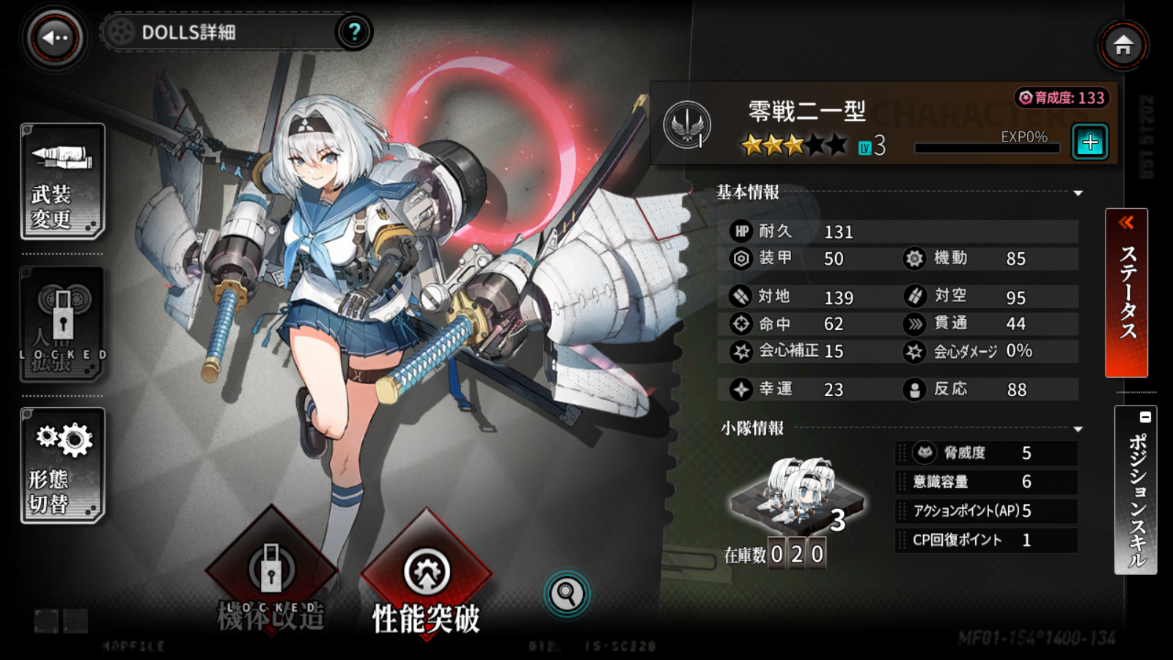Open the DOLLS詳細 help question mark
The height and width of the screenshot is (660, 1173).
(353, 32)
